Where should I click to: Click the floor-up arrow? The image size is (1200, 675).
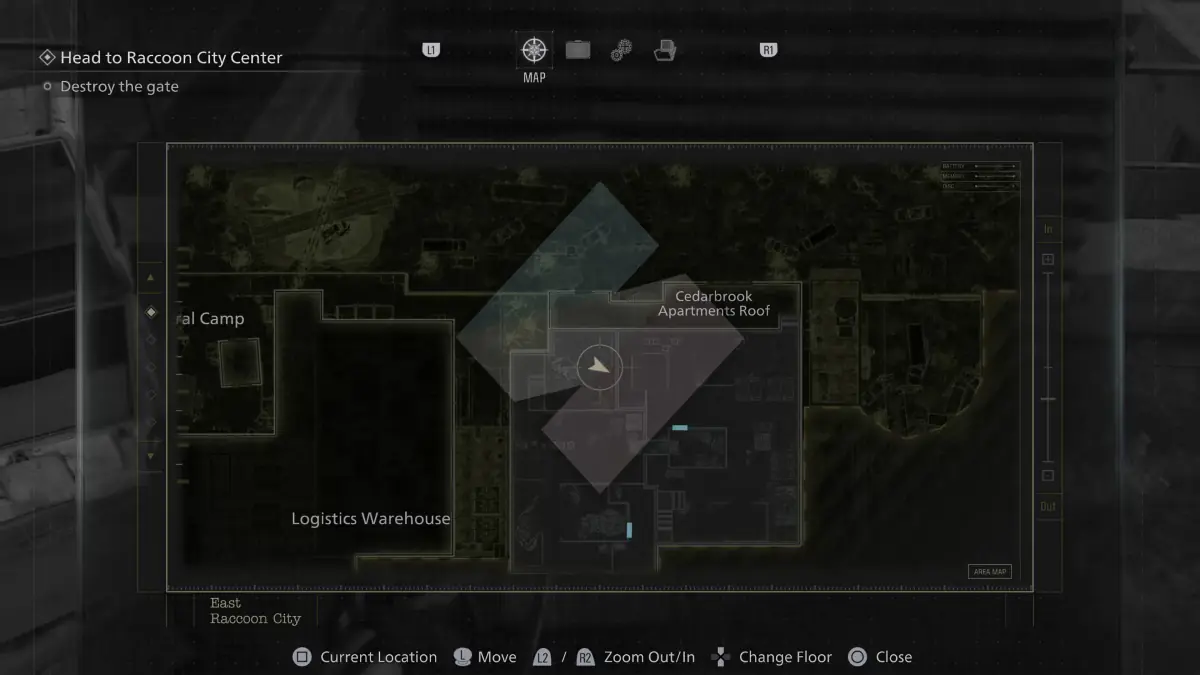[151, 278]
